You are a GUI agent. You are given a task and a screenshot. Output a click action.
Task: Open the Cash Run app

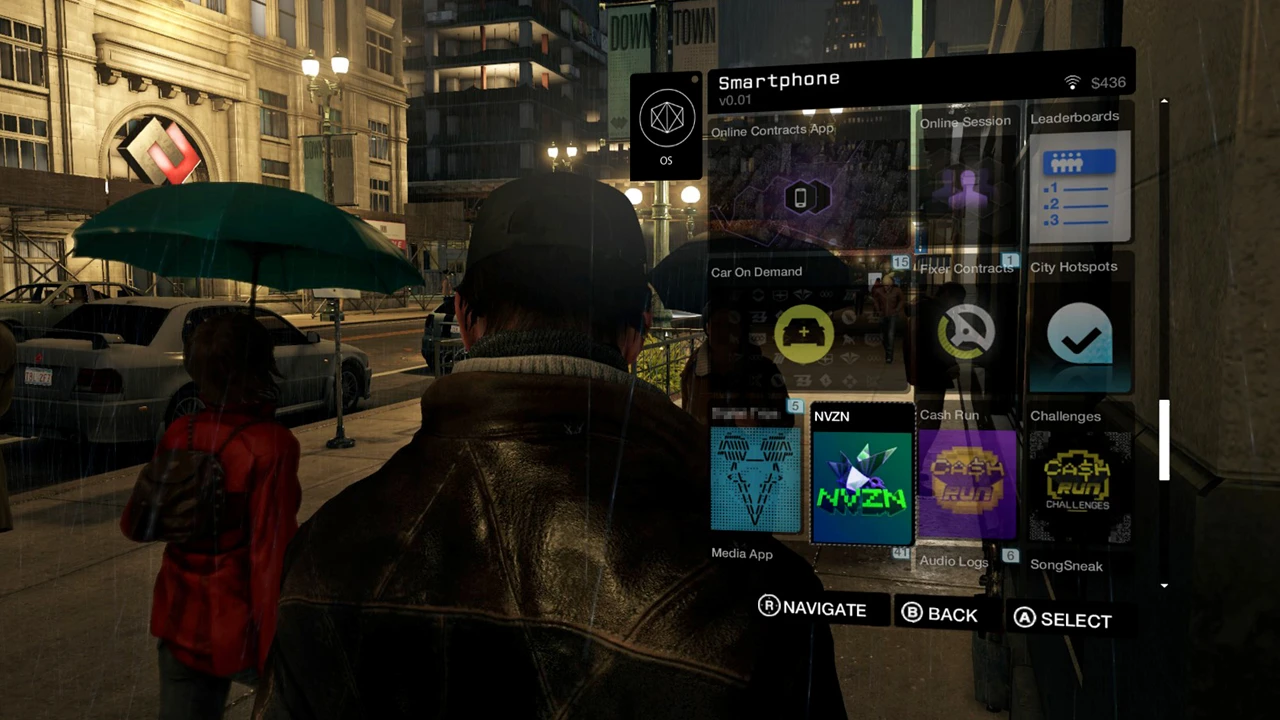pyautogui.click(x=967, y=480)
